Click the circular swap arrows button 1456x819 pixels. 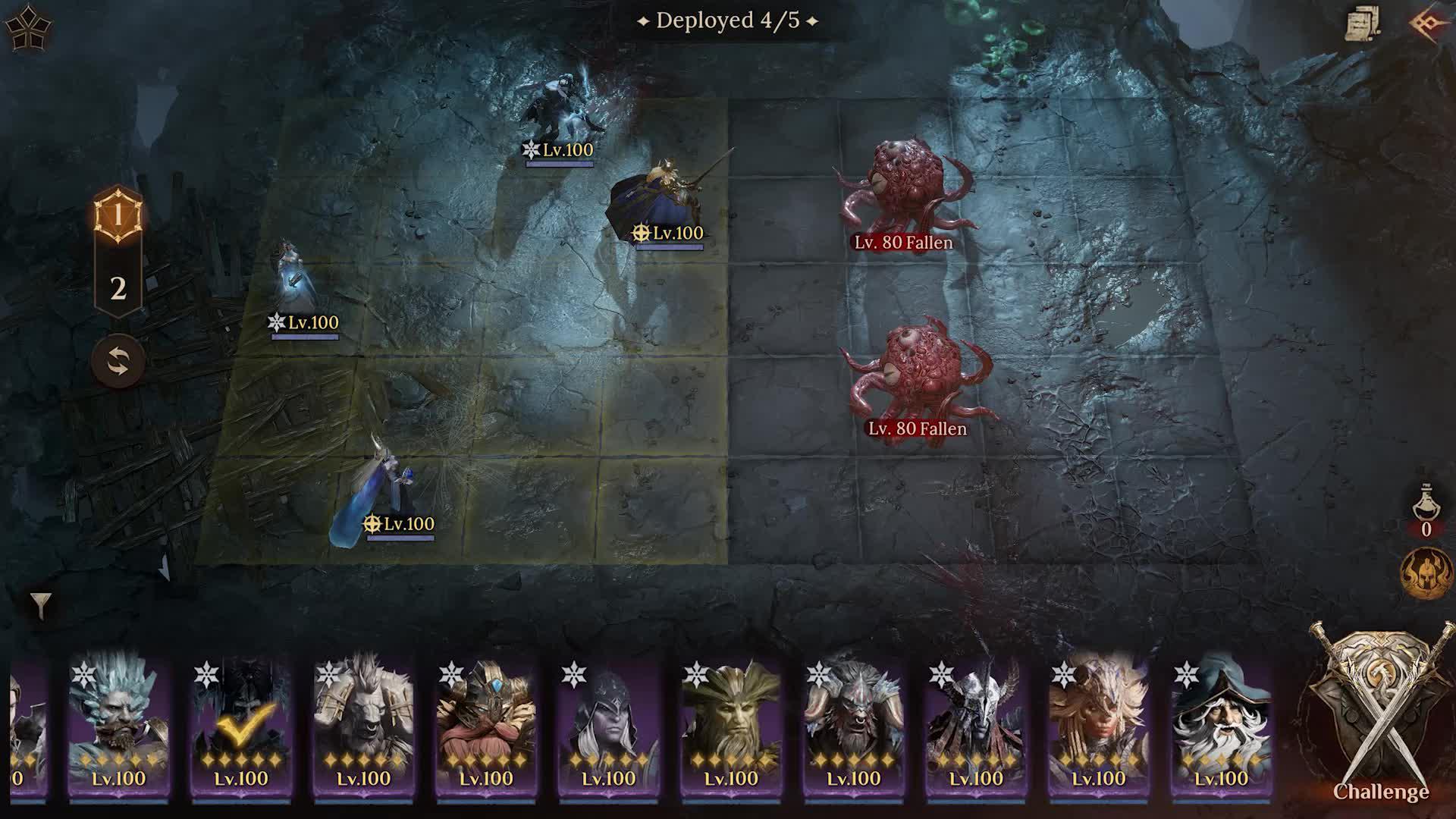pos(118,362)
